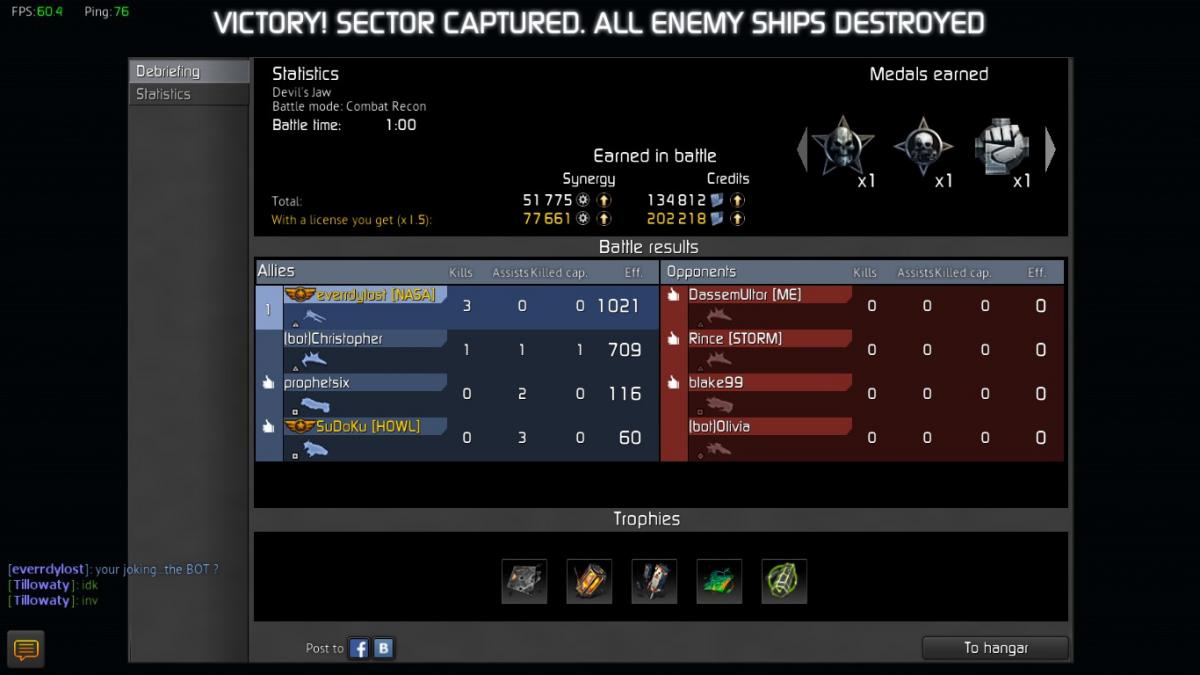The height and width of the screenshot is (675, 1200).
Task: Post results to VK with the B icon
Action: point(384,649)
